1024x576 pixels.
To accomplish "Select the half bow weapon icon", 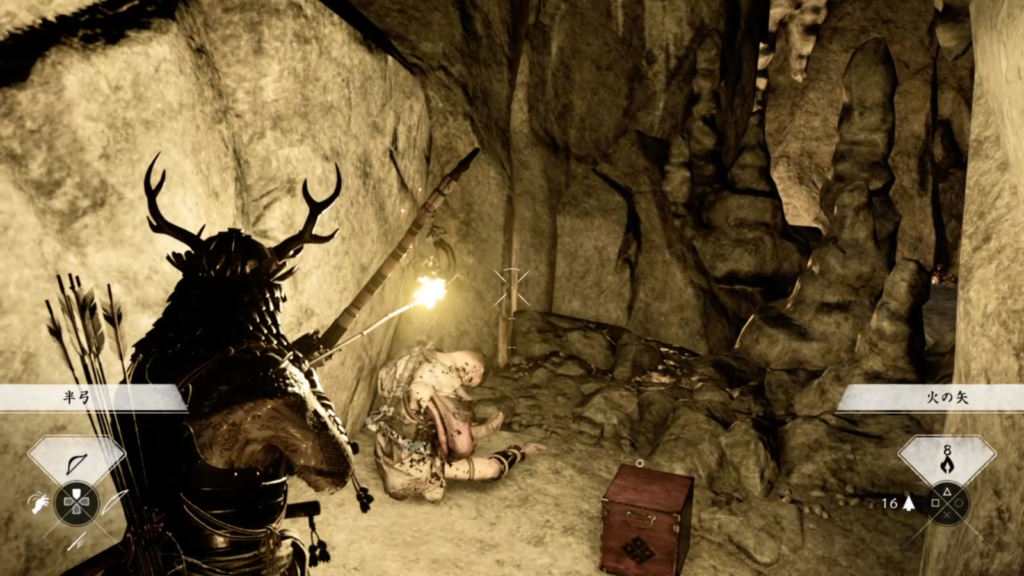I will tap(76, 461).
